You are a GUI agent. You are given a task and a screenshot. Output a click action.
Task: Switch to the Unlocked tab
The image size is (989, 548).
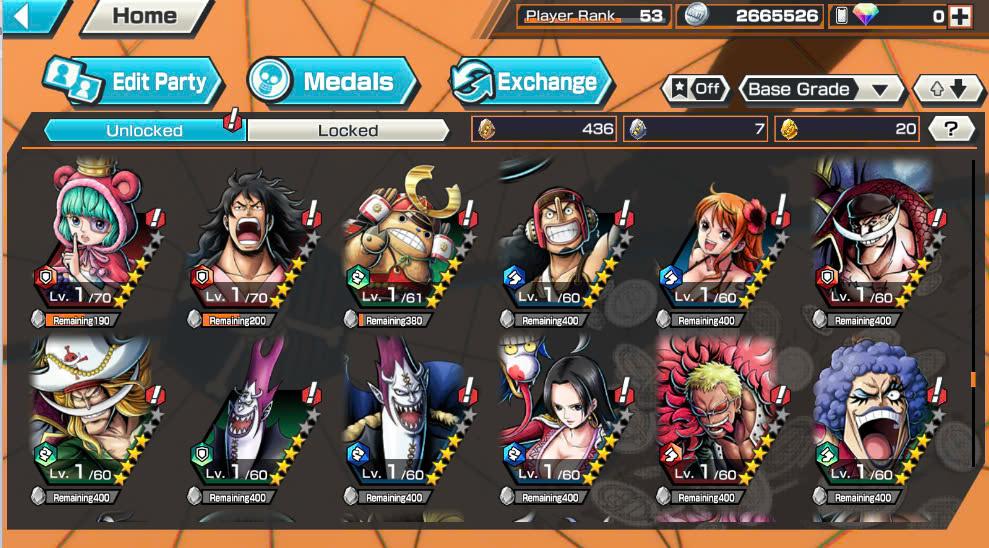144,130
